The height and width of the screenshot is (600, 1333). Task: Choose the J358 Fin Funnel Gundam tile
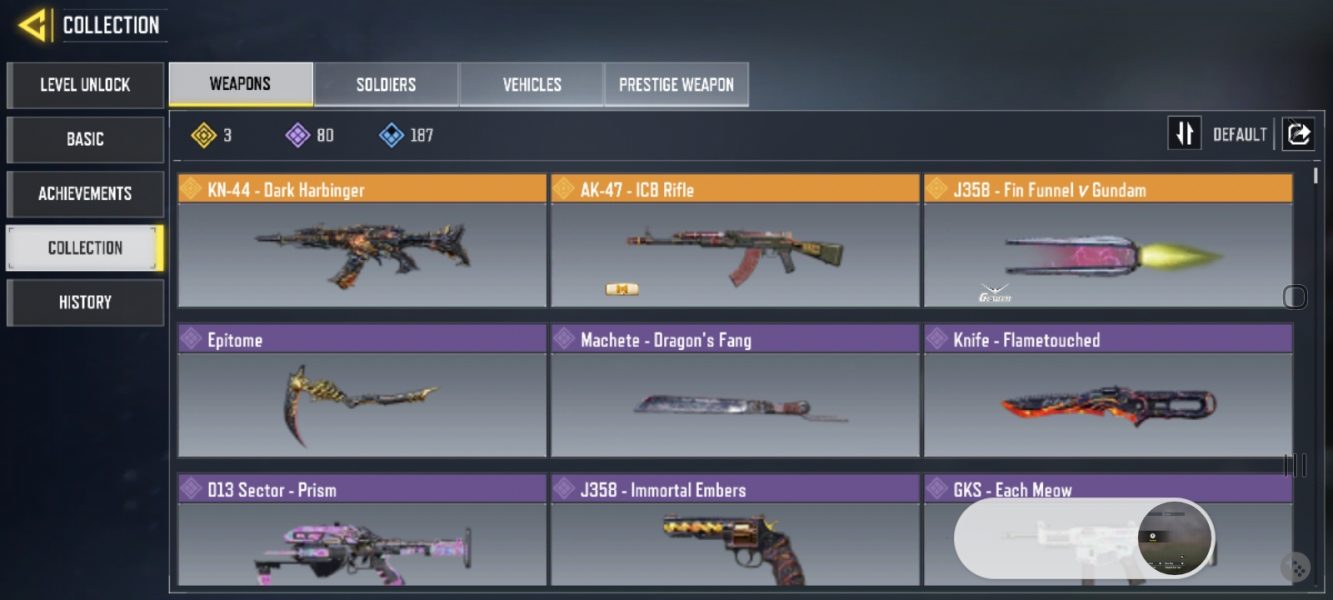point(1107,241)
